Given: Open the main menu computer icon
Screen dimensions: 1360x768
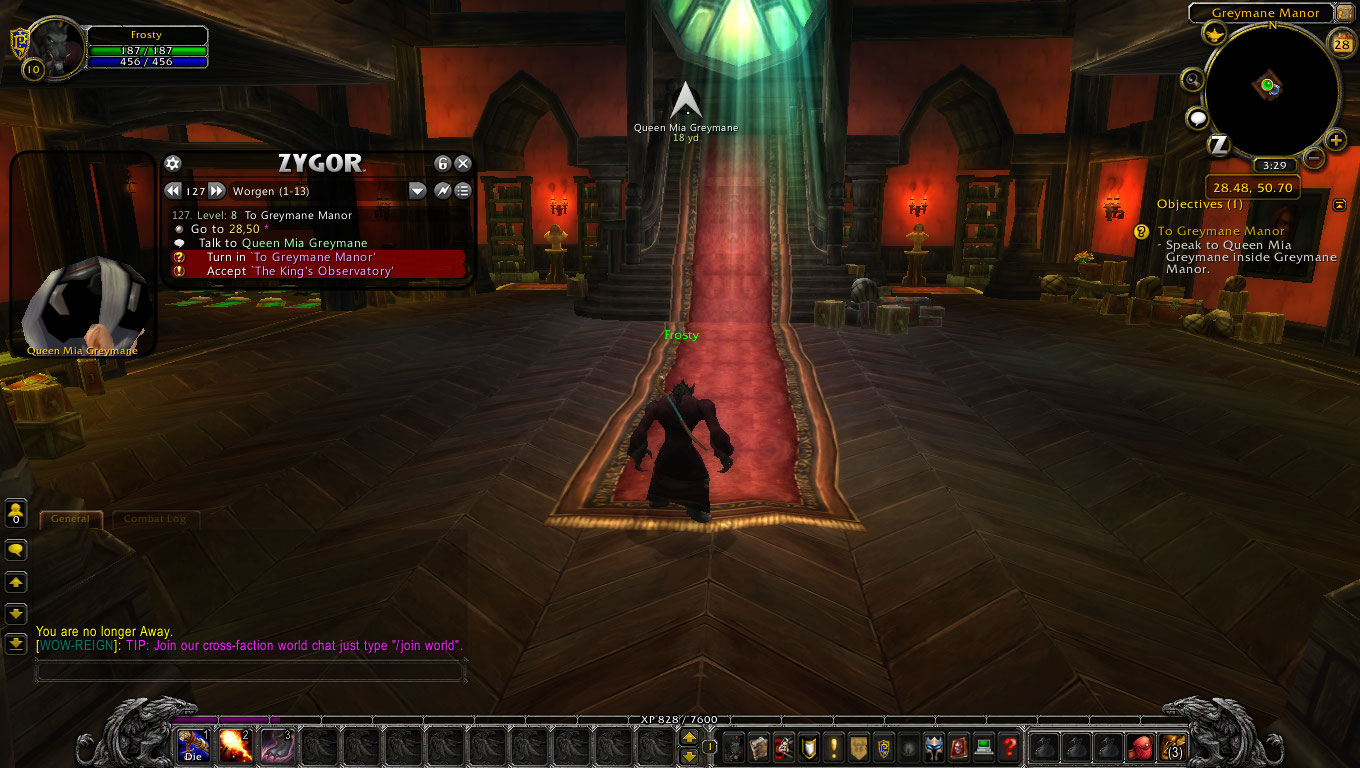Looking at the screenshot, I should (983, 747).
